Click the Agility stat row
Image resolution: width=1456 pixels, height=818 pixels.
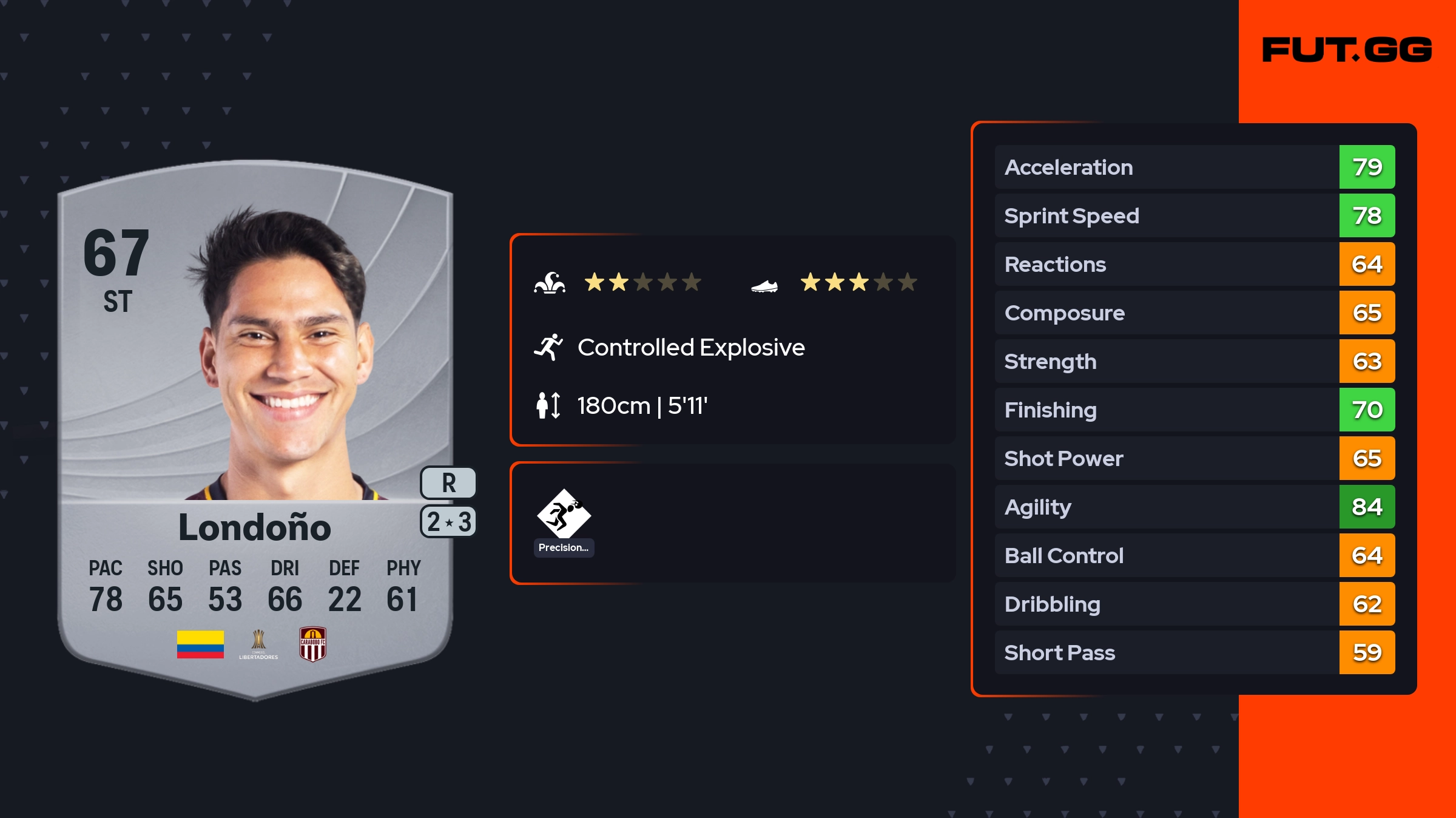point(1194,507)
